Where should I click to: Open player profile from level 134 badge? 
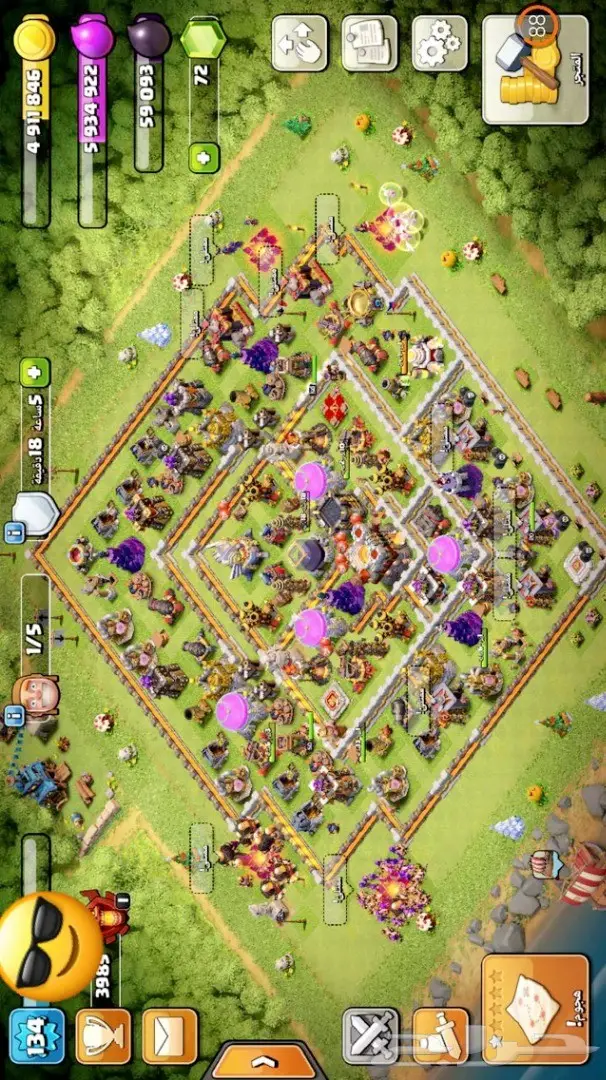[x=36, y=1036]
